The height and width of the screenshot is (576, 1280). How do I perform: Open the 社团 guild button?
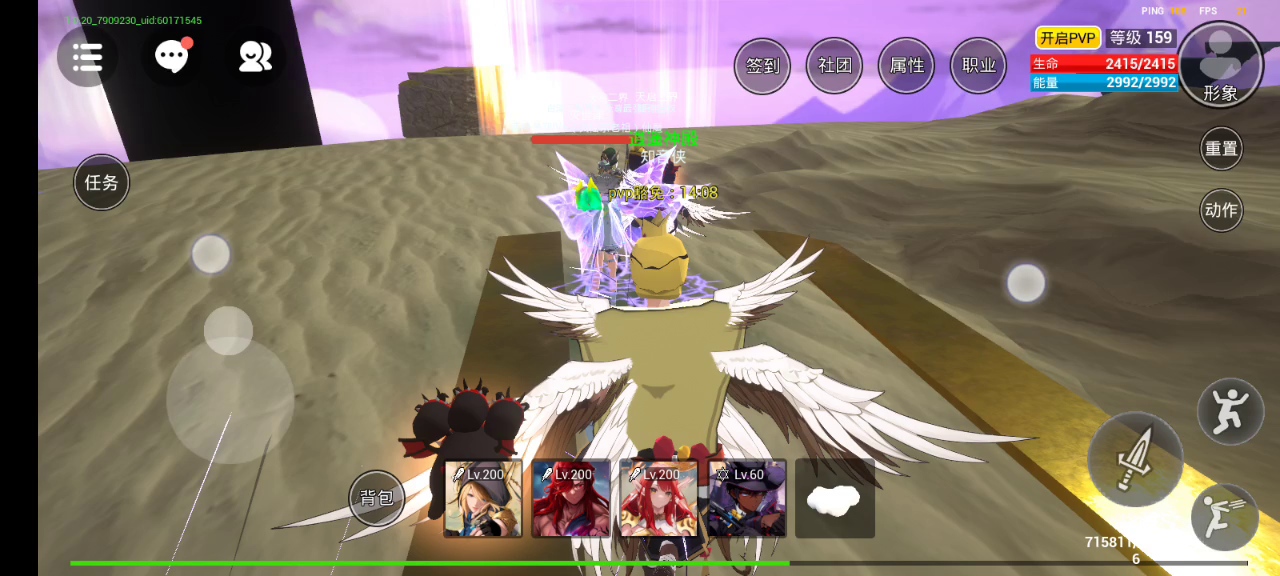[x=834, y=66]
